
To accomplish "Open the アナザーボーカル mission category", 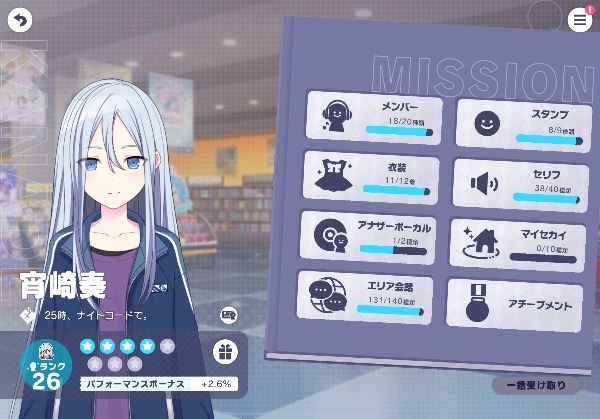I will point(369,236).
